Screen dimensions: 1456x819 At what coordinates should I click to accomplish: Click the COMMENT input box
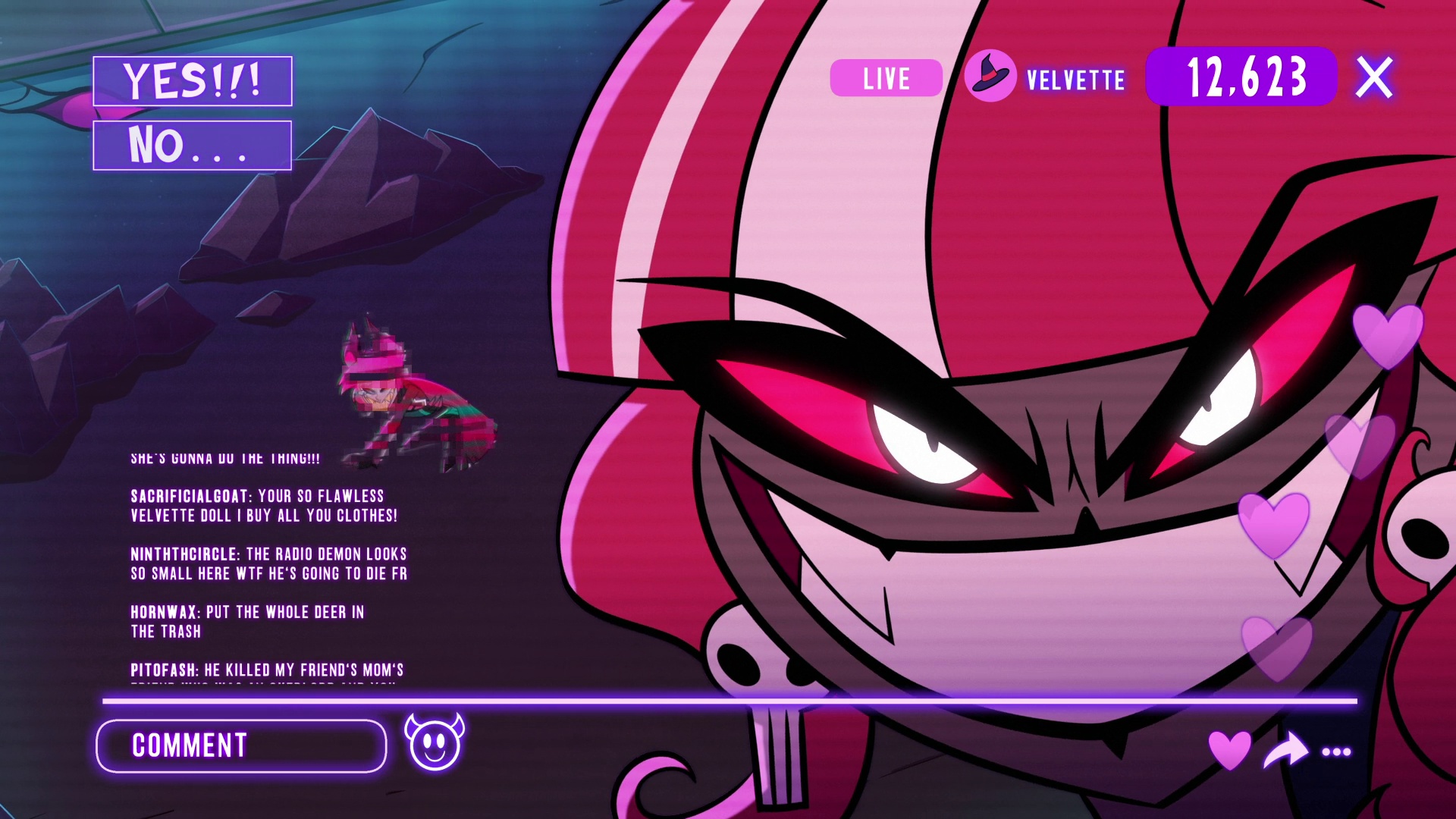click(x=241, y=746)
